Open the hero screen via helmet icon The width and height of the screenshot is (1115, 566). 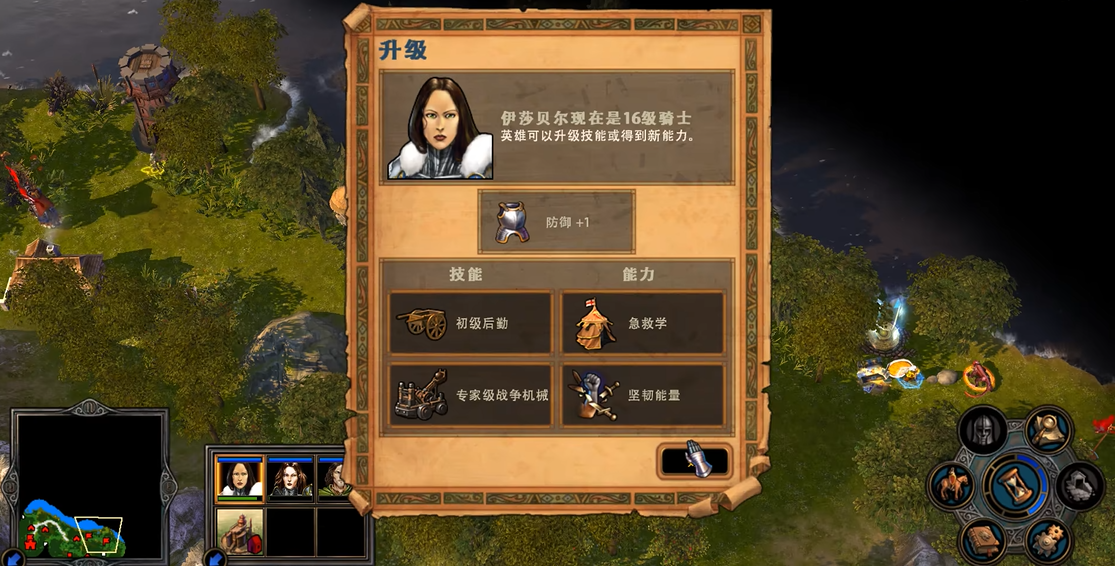click(x=982, y=430)
